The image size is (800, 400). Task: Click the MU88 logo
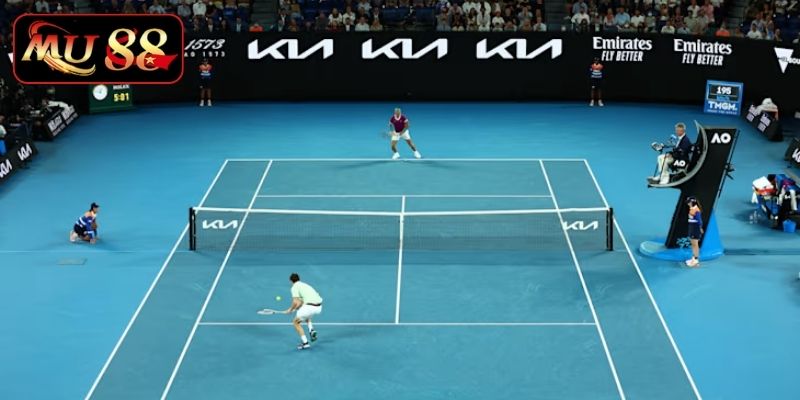pyautogui.click(x=98, y=48)
